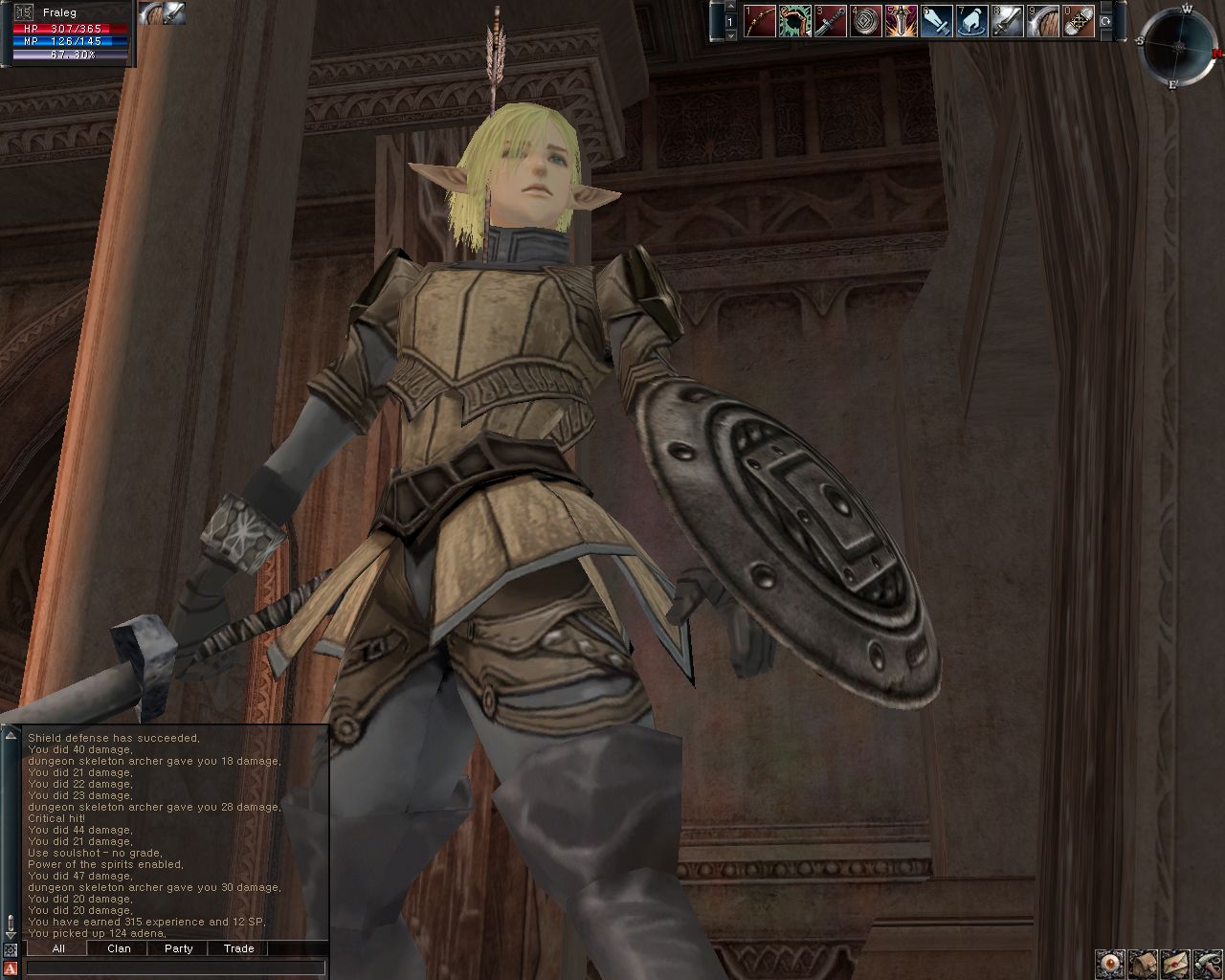
Task: Click the hotbar rotate button
Action: coord(1107,20)
